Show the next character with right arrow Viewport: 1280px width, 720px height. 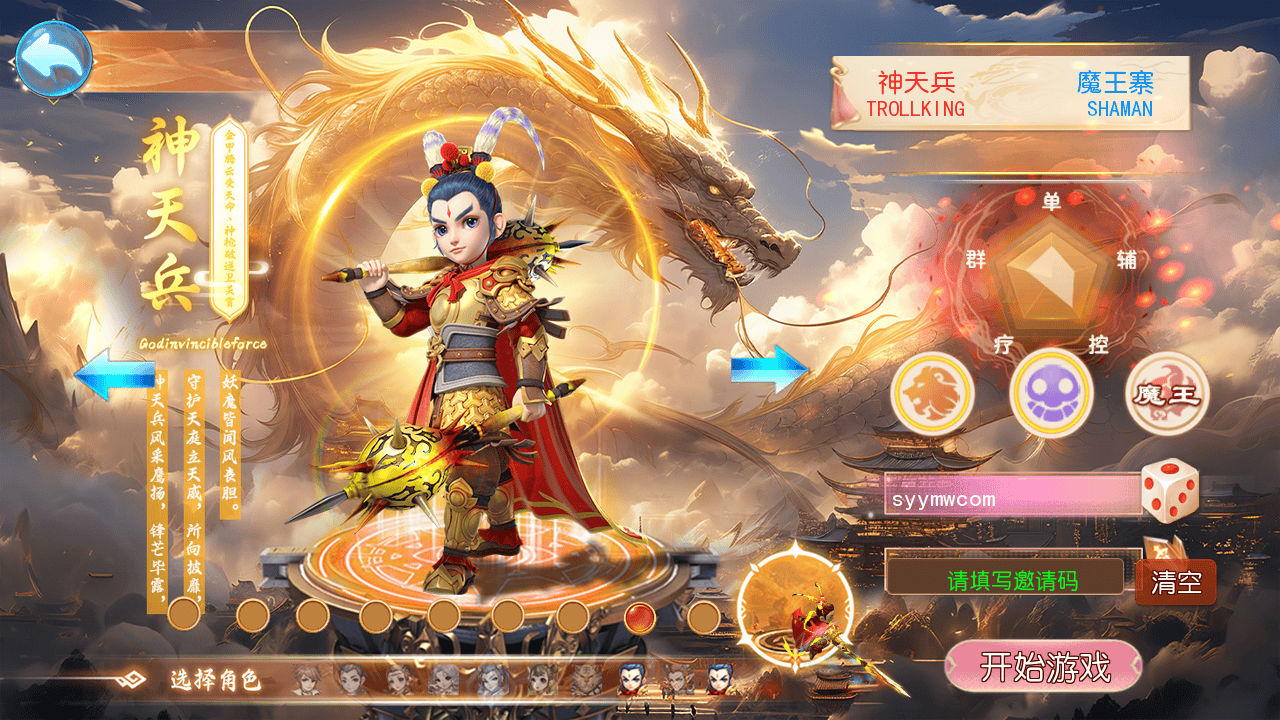pyautogui.click(x=769, y=369)
